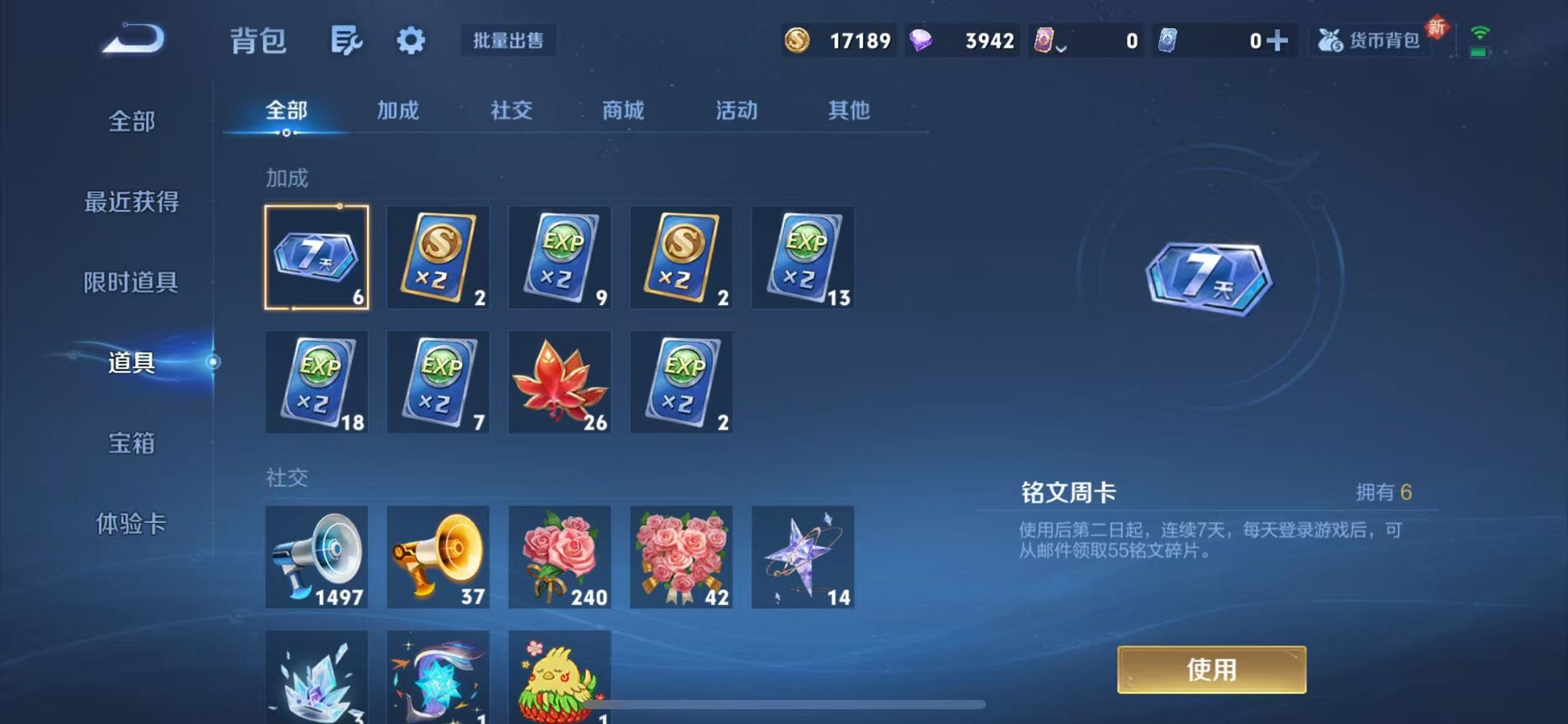Screen dimensions: 1568x724
Task: Select the silver megaphone item
Action: click(x=316, y=557)
